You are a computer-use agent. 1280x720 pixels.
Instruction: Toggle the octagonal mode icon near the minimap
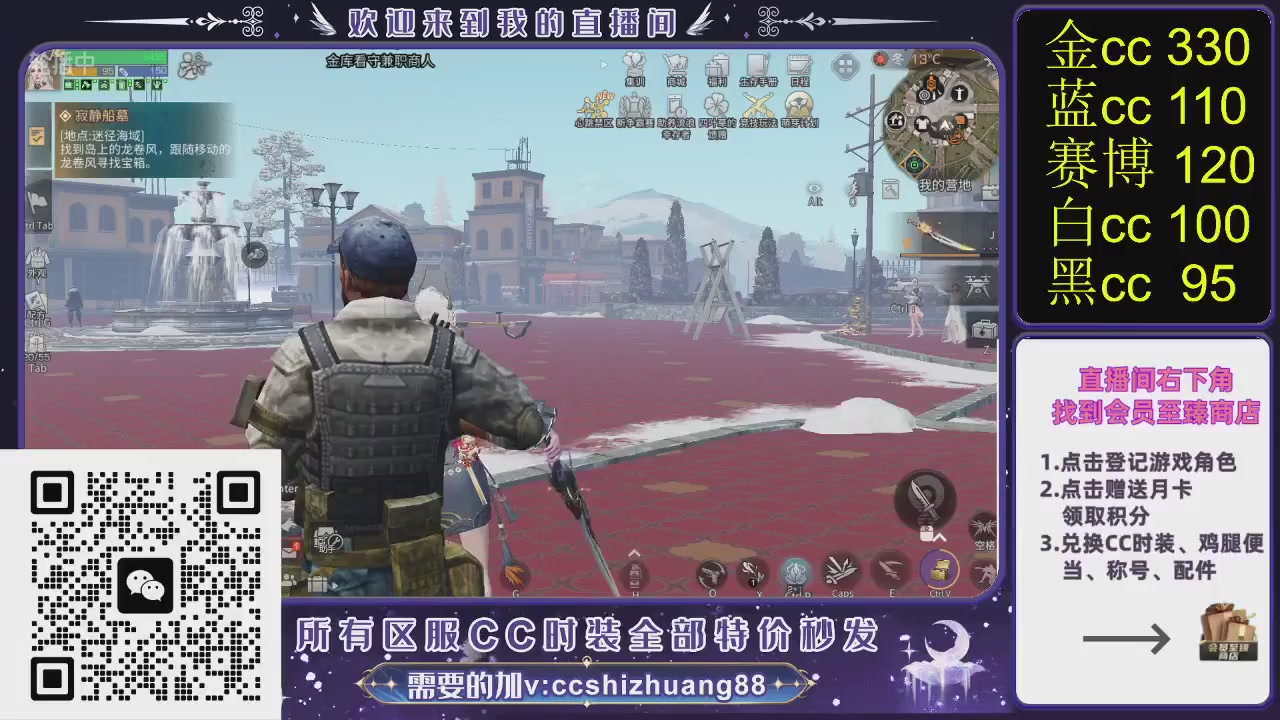(x=843, y=64)
